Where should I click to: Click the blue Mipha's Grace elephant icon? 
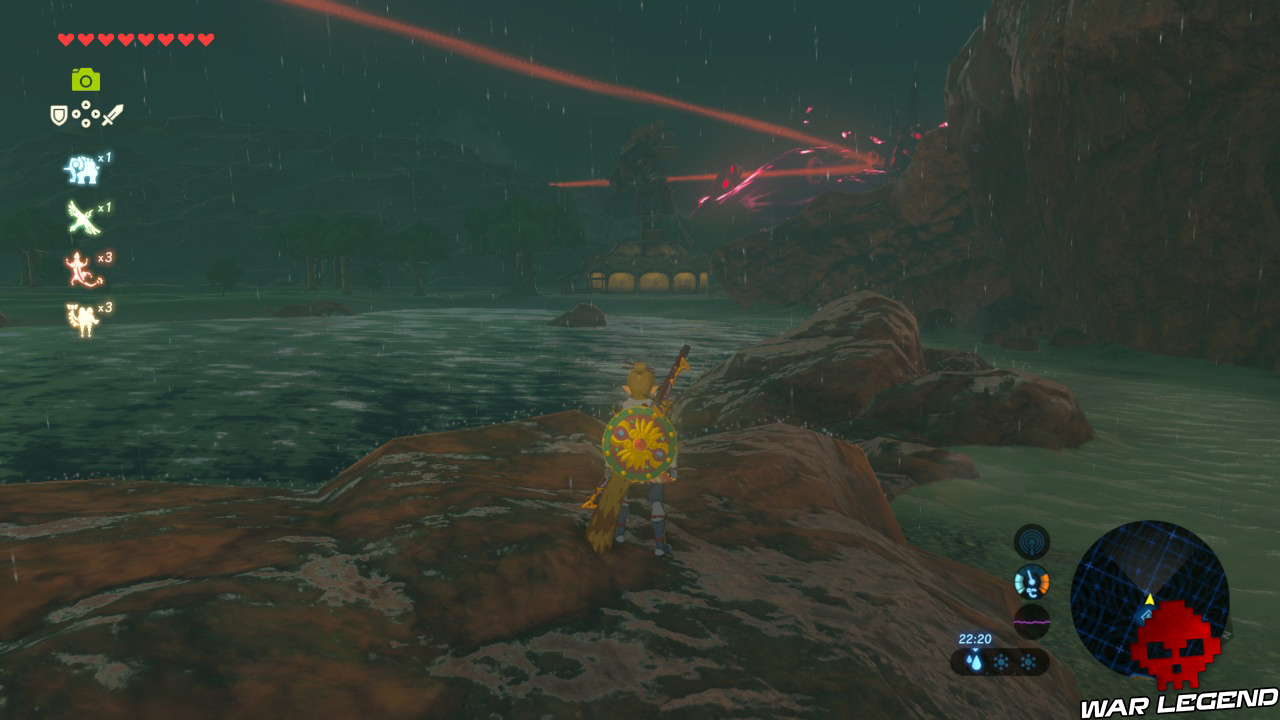pos(82,168)
